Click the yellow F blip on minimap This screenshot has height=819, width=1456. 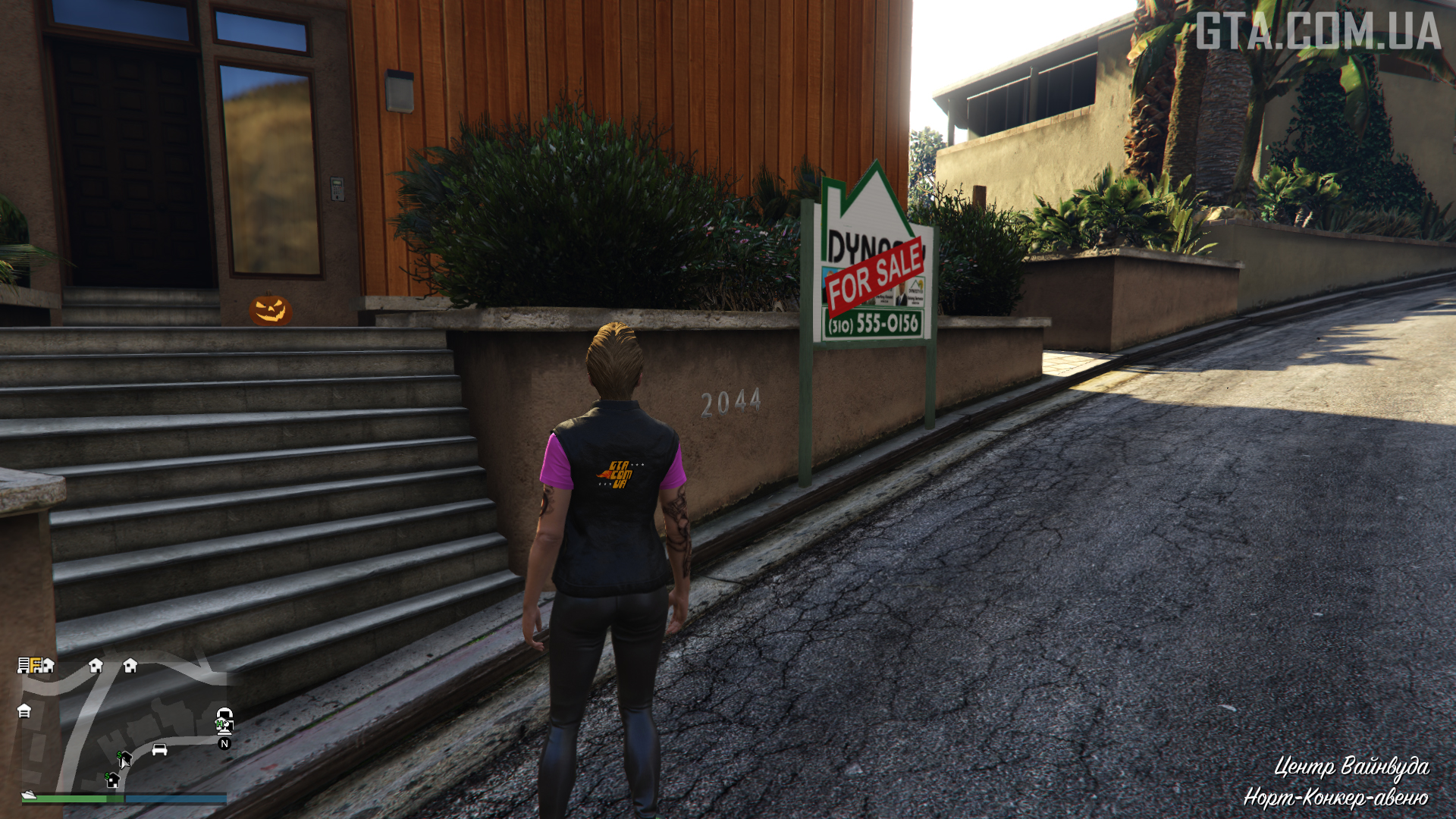pyautogui.click(x=36, y=665)
